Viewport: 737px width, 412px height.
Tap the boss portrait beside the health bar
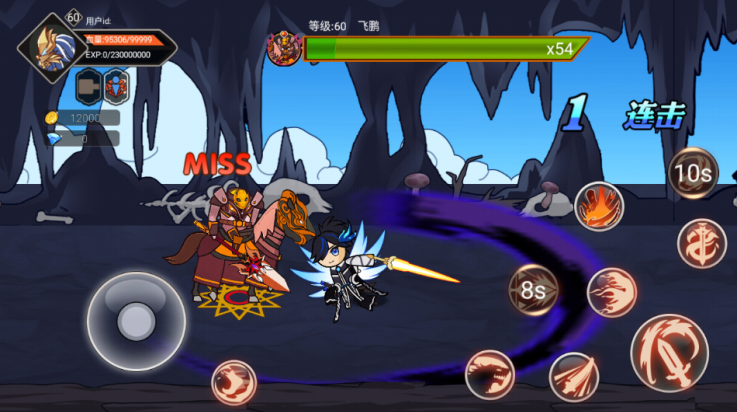point(284,48)
